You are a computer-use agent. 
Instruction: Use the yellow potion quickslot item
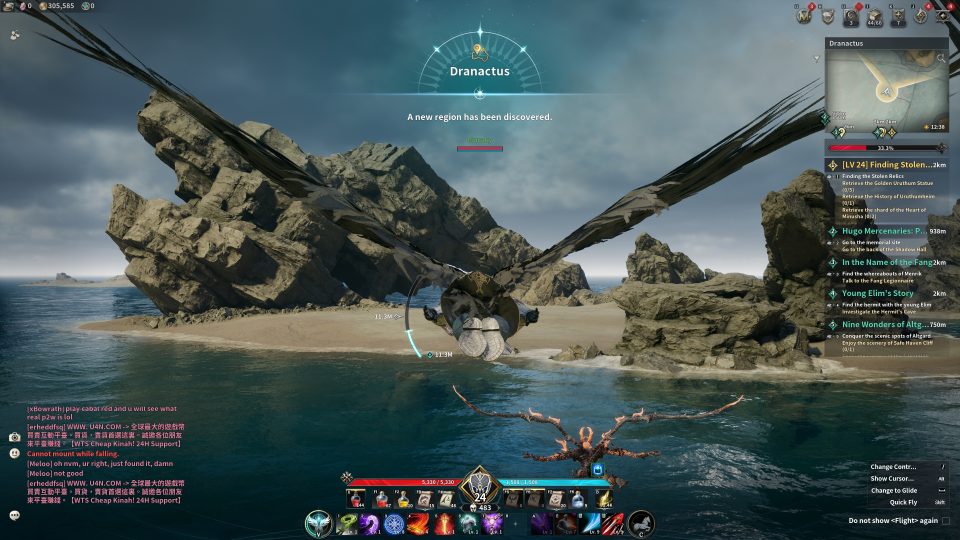(x=401, y=498)
